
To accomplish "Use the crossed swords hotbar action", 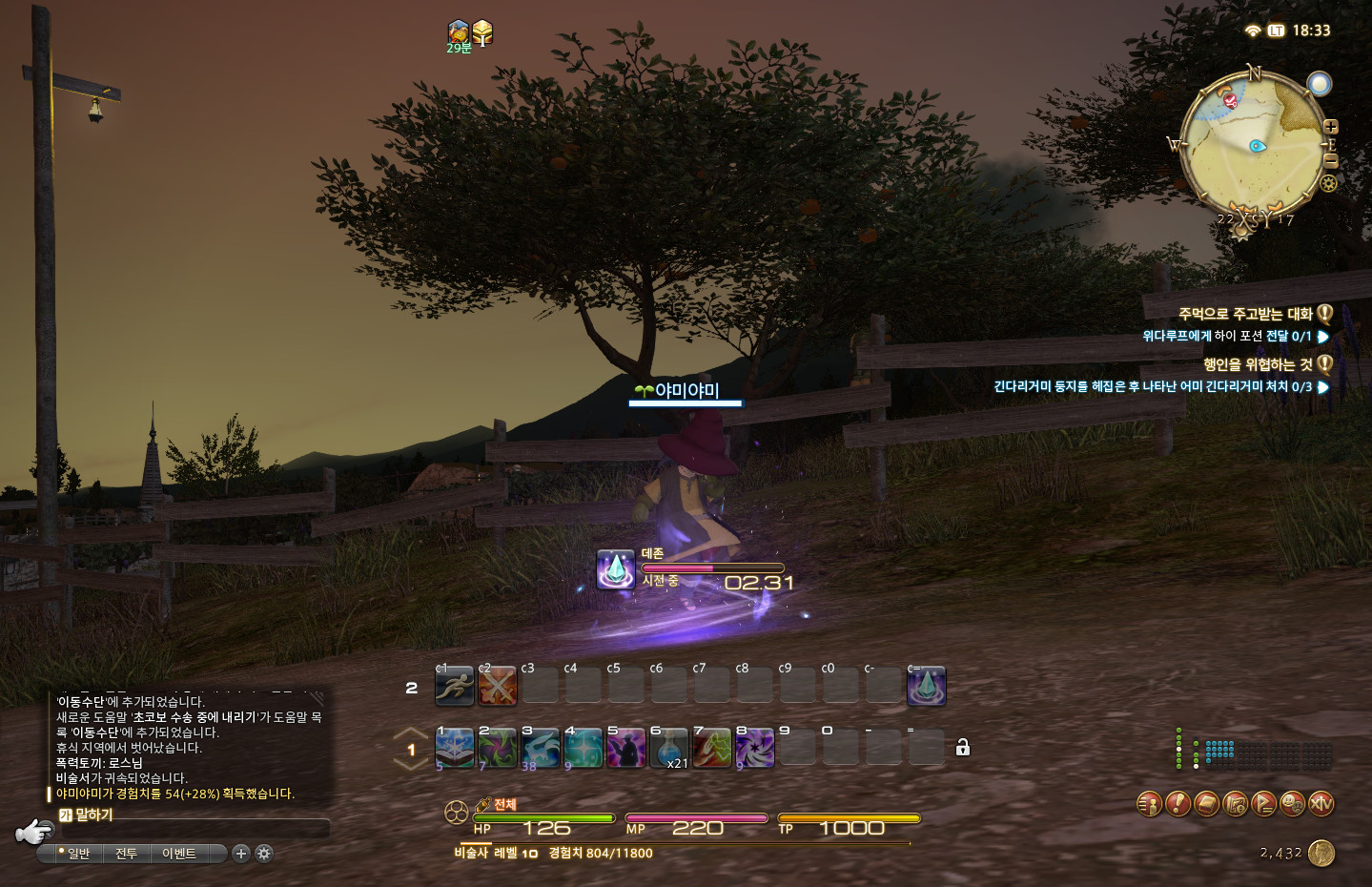I will coord(497,687).
